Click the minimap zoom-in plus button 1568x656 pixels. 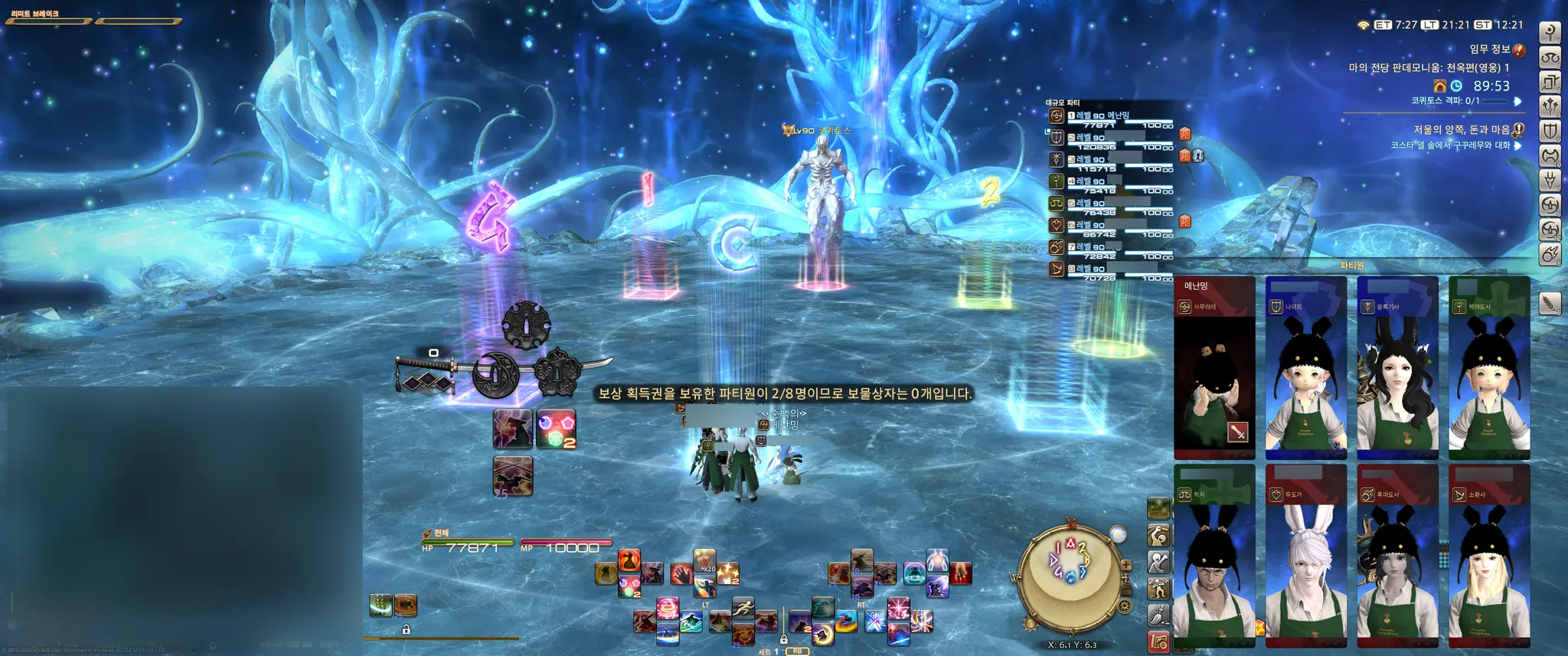click(1125, 566)
